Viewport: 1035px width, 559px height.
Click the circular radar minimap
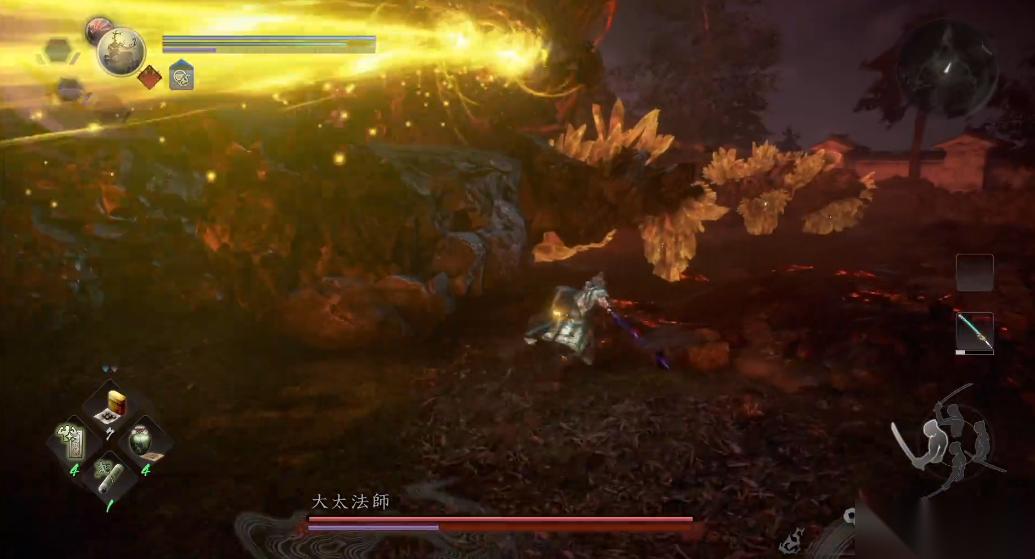[x=947, y=68]
